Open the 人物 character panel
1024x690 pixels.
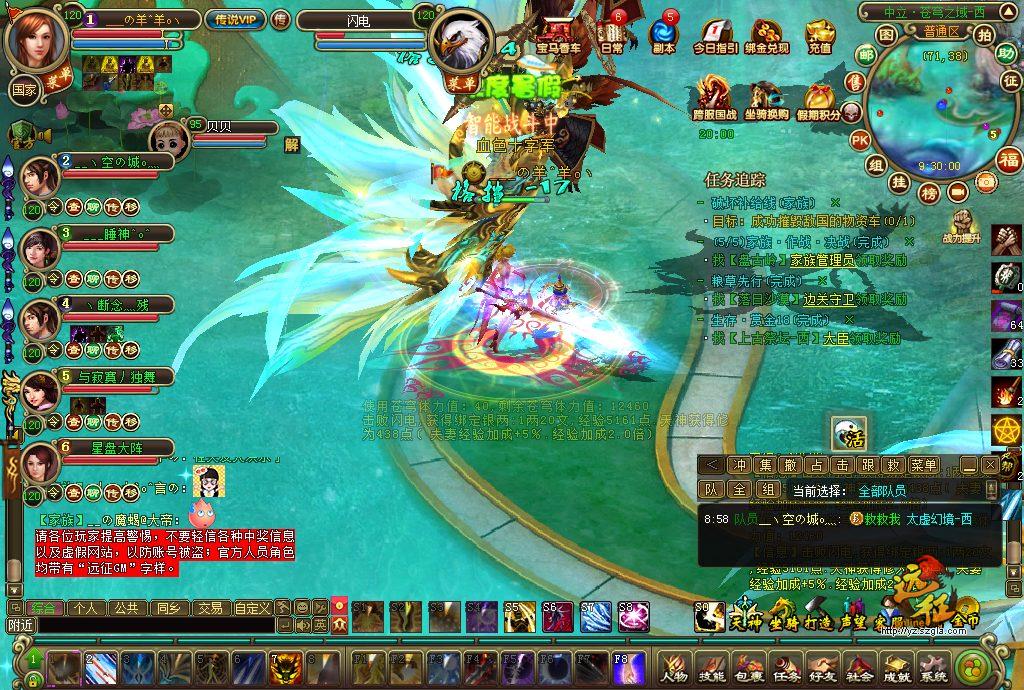[x=673, y=666]
